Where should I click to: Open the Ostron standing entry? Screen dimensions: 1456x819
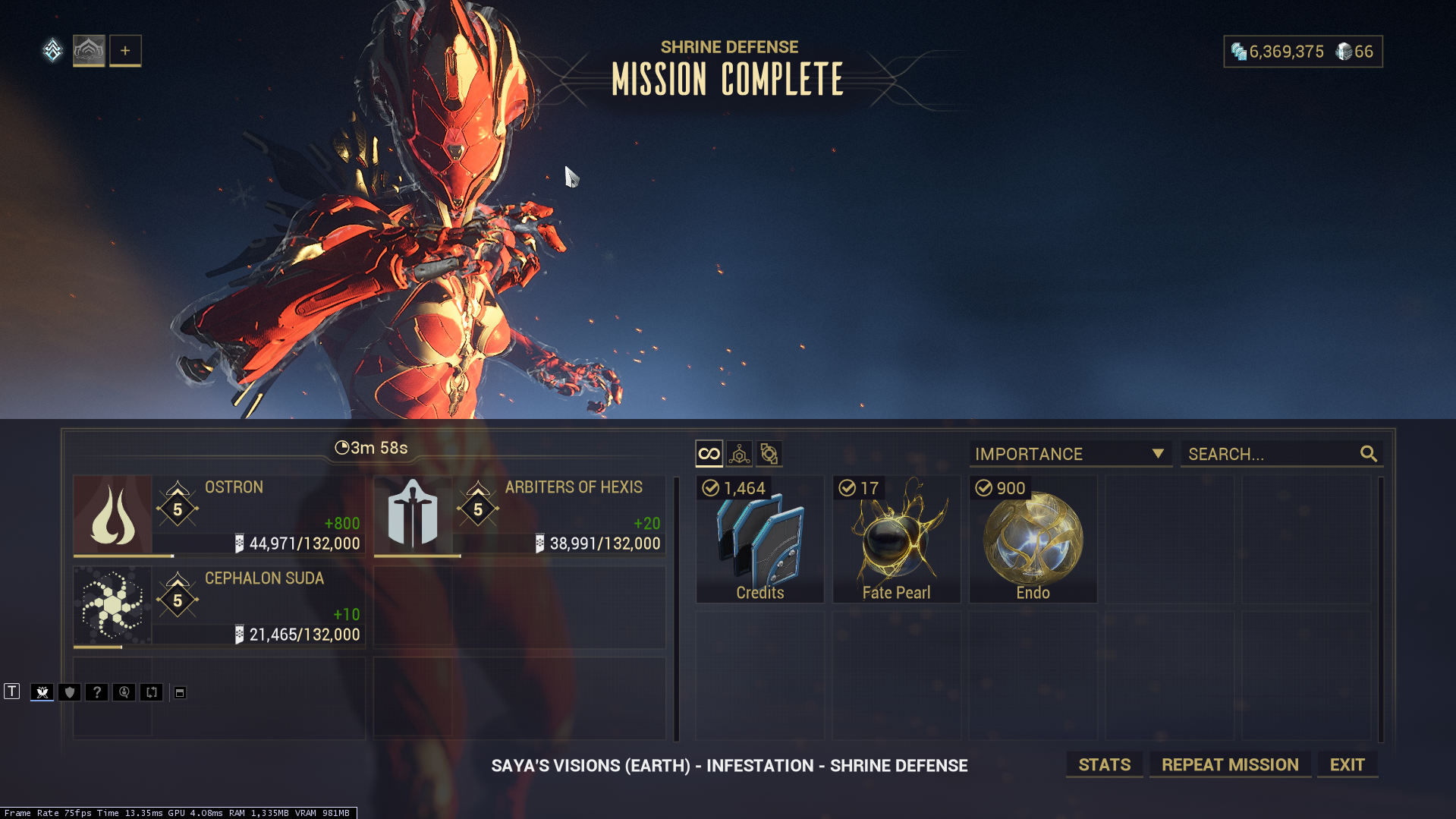[219, 515]
